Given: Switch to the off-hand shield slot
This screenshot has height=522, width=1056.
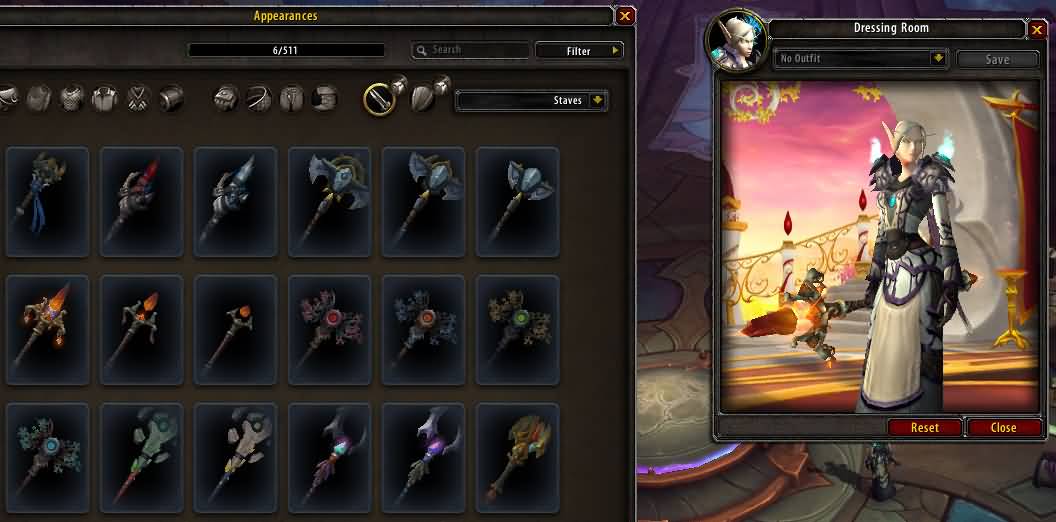Looking at the screenshot, I should [x=425, y=98].
